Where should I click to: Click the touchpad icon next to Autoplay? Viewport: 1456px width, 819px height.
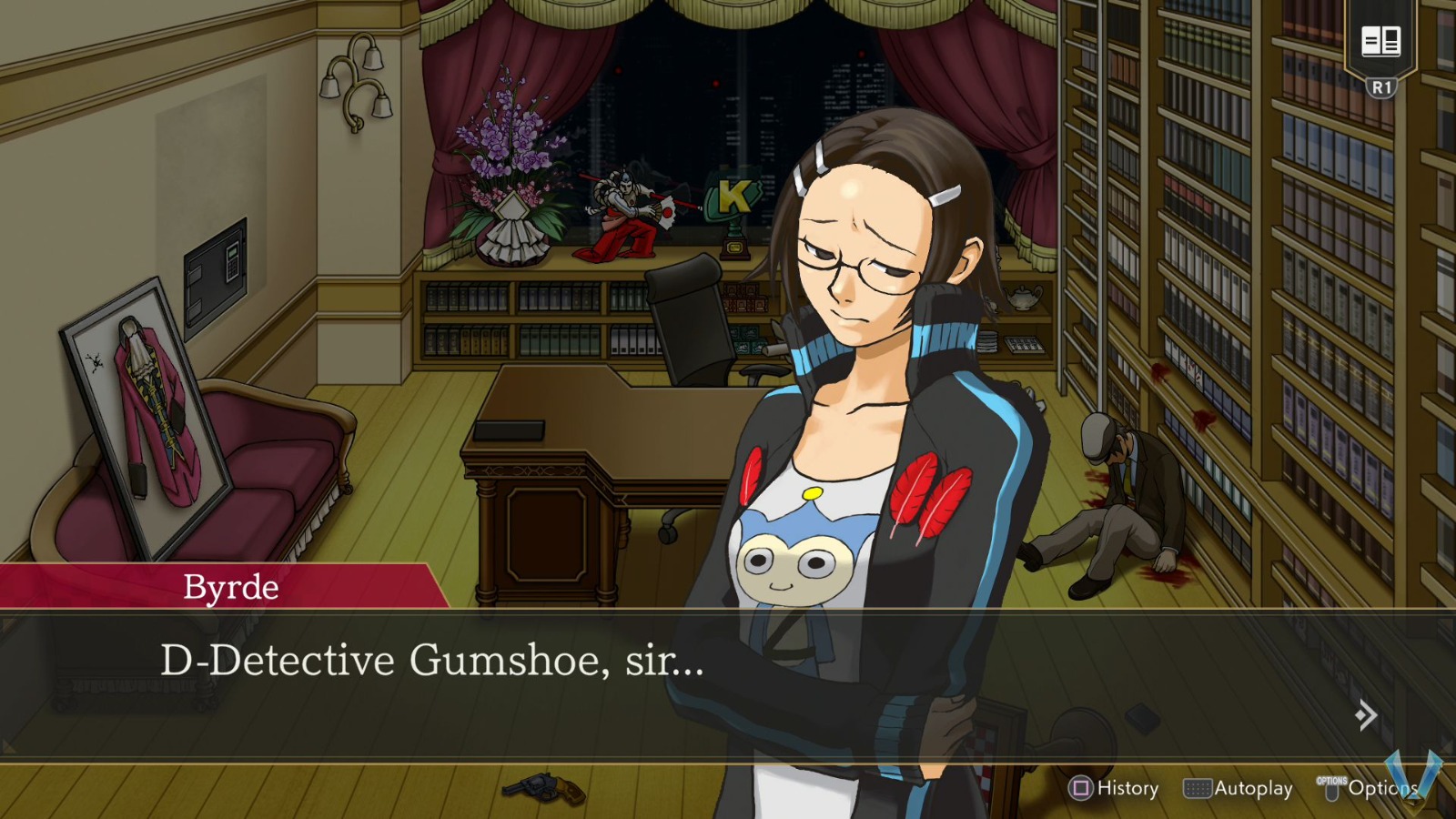tap(1197, 788)
